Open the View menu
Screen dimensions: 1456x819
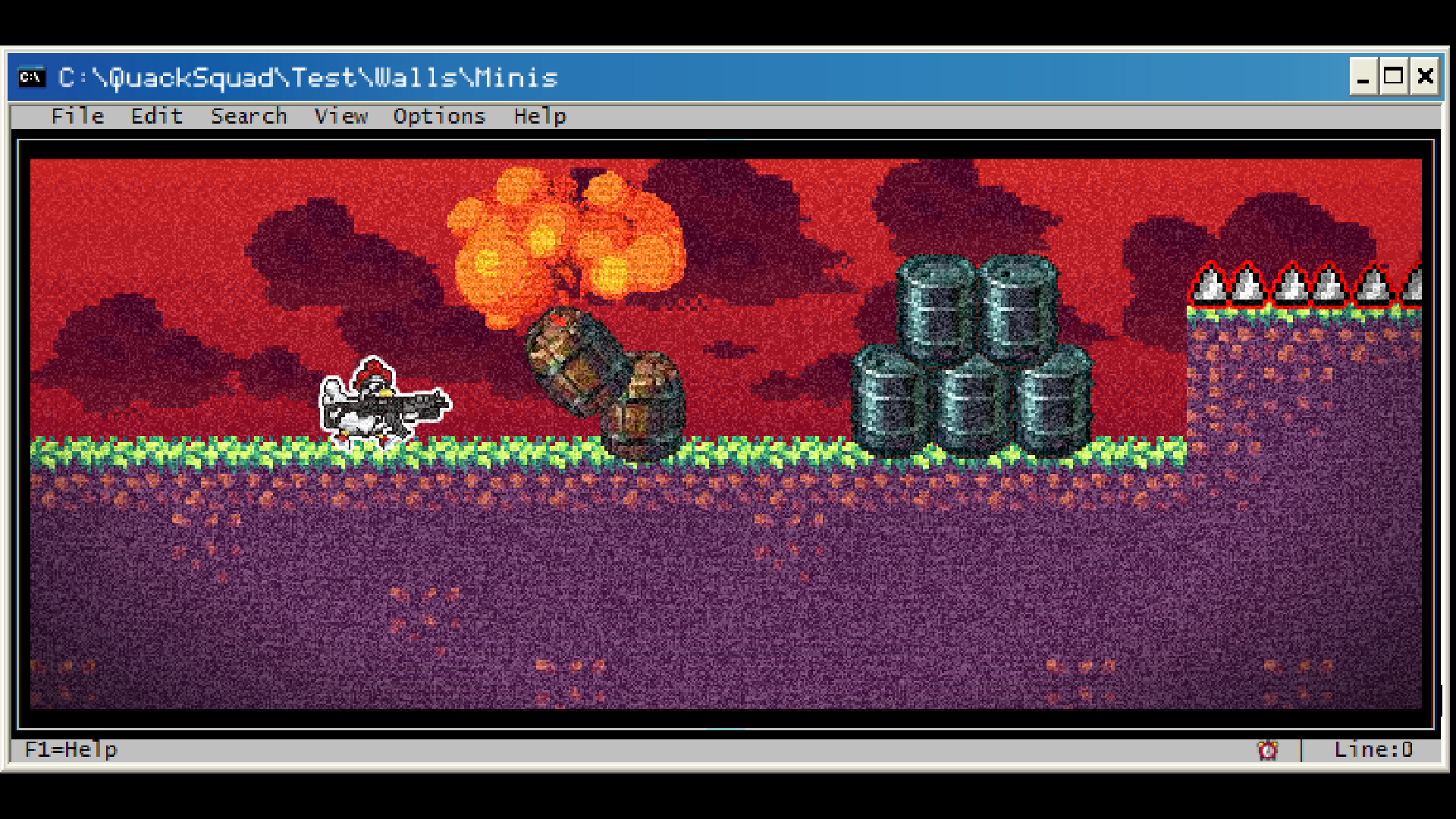tap(340, 116)
